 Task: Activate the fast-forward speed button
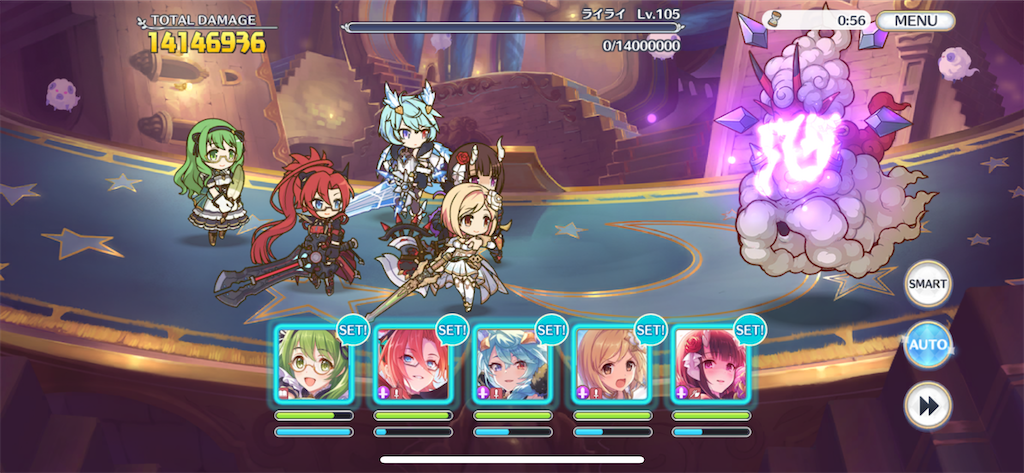point(927,405)
